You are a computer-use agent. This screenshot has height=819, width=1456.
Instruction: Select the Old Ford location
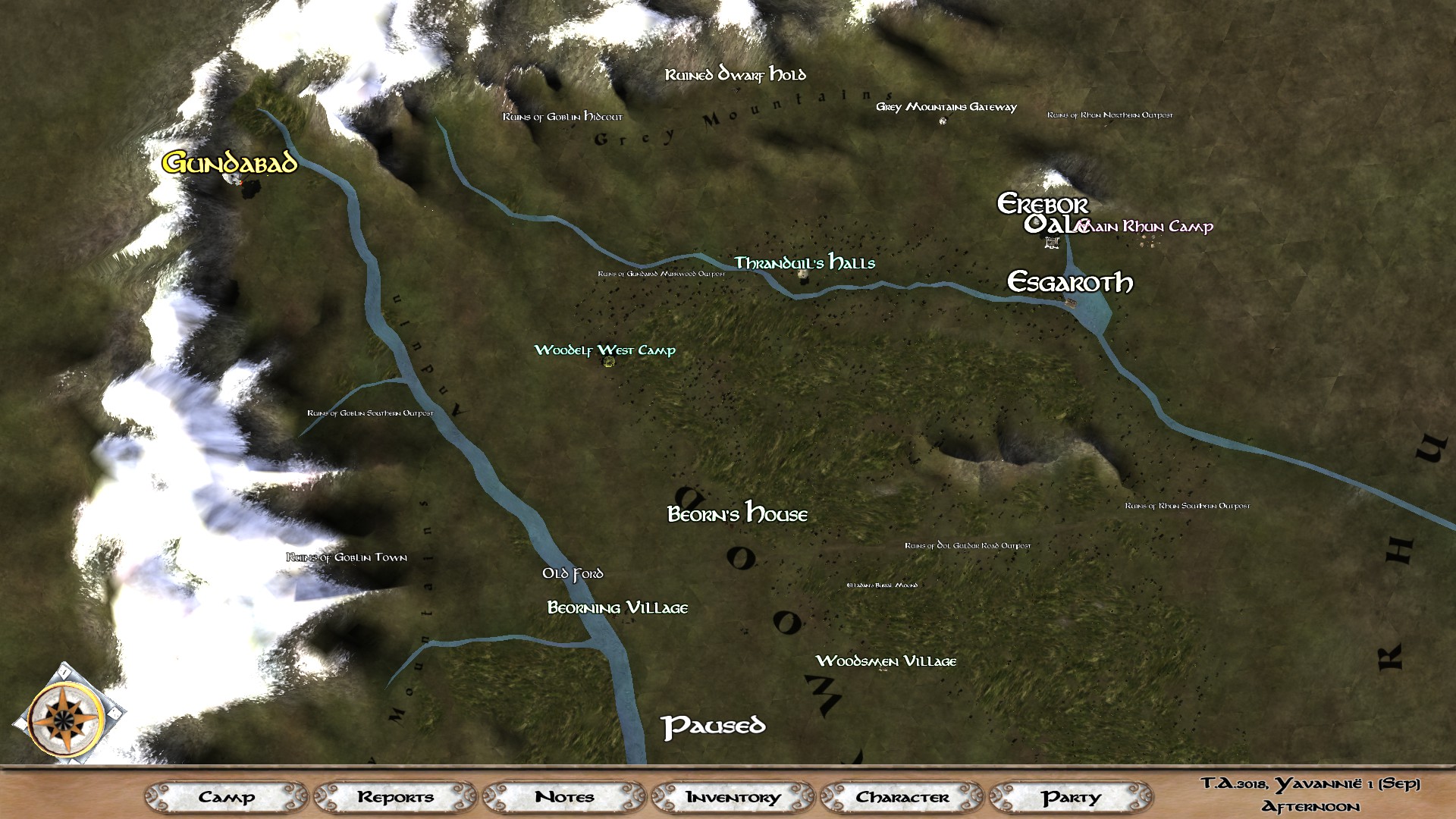coord(573,574)
